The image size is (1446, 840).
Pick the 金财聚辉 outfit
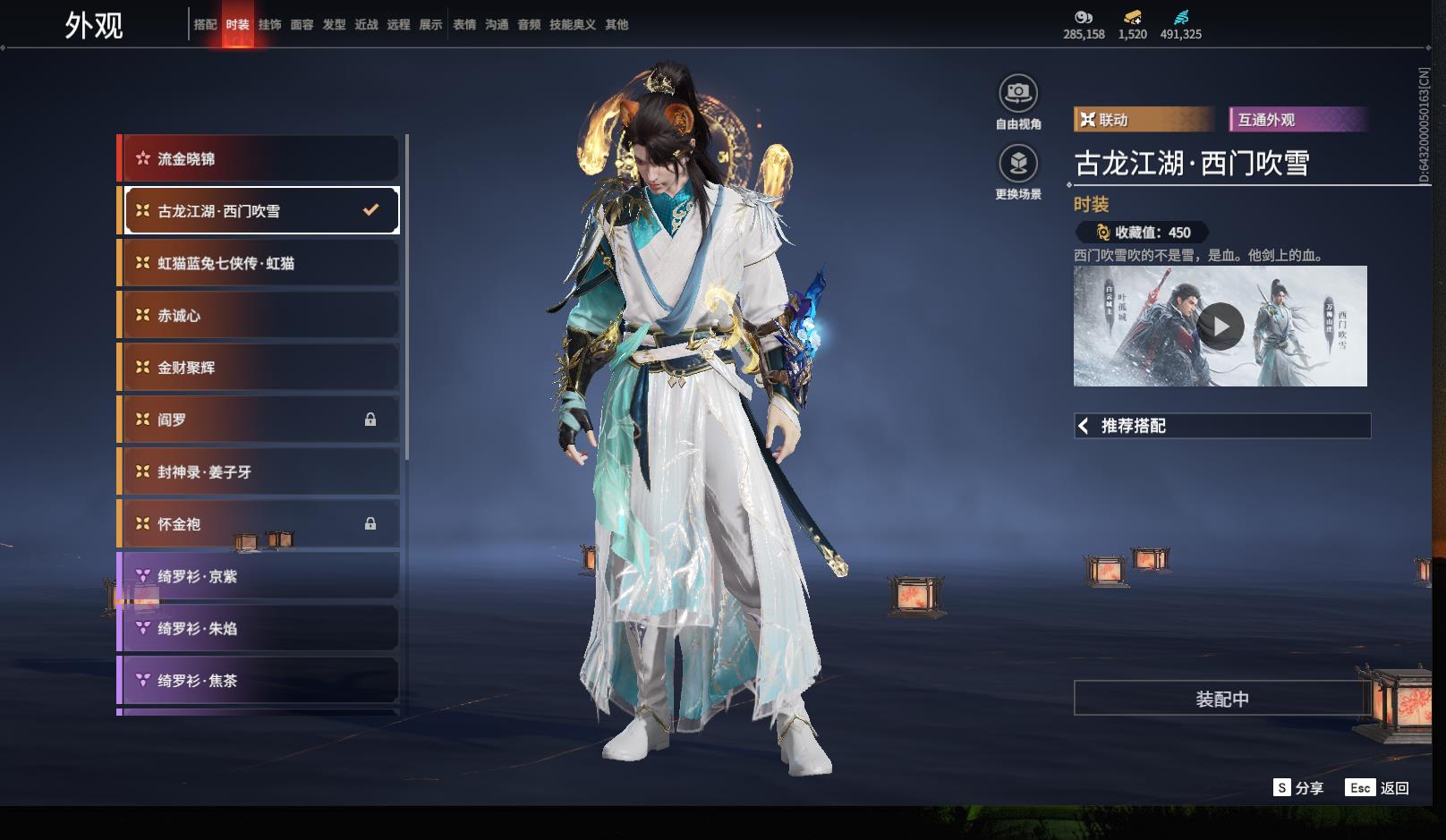coord(259,368)
